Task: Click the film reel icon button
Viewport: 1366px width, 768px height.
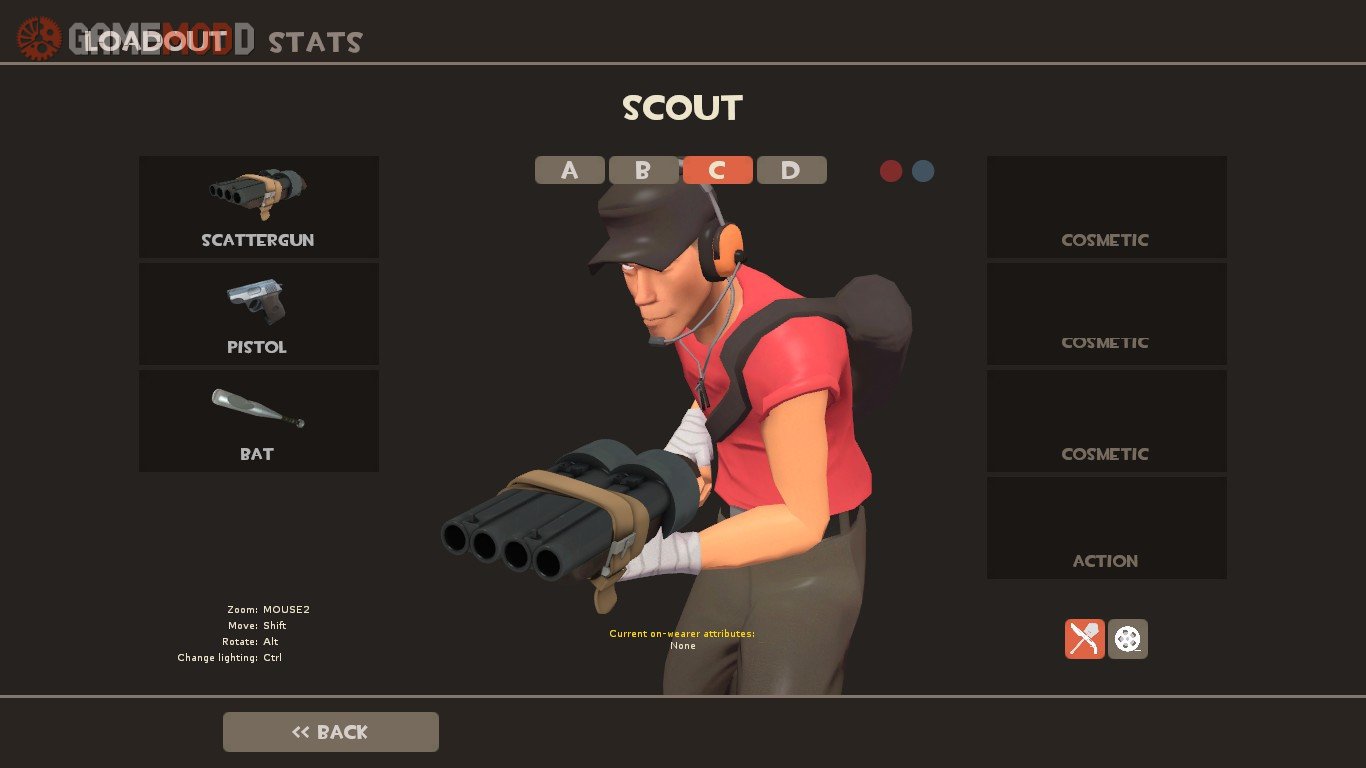Action: point(1128,639)
